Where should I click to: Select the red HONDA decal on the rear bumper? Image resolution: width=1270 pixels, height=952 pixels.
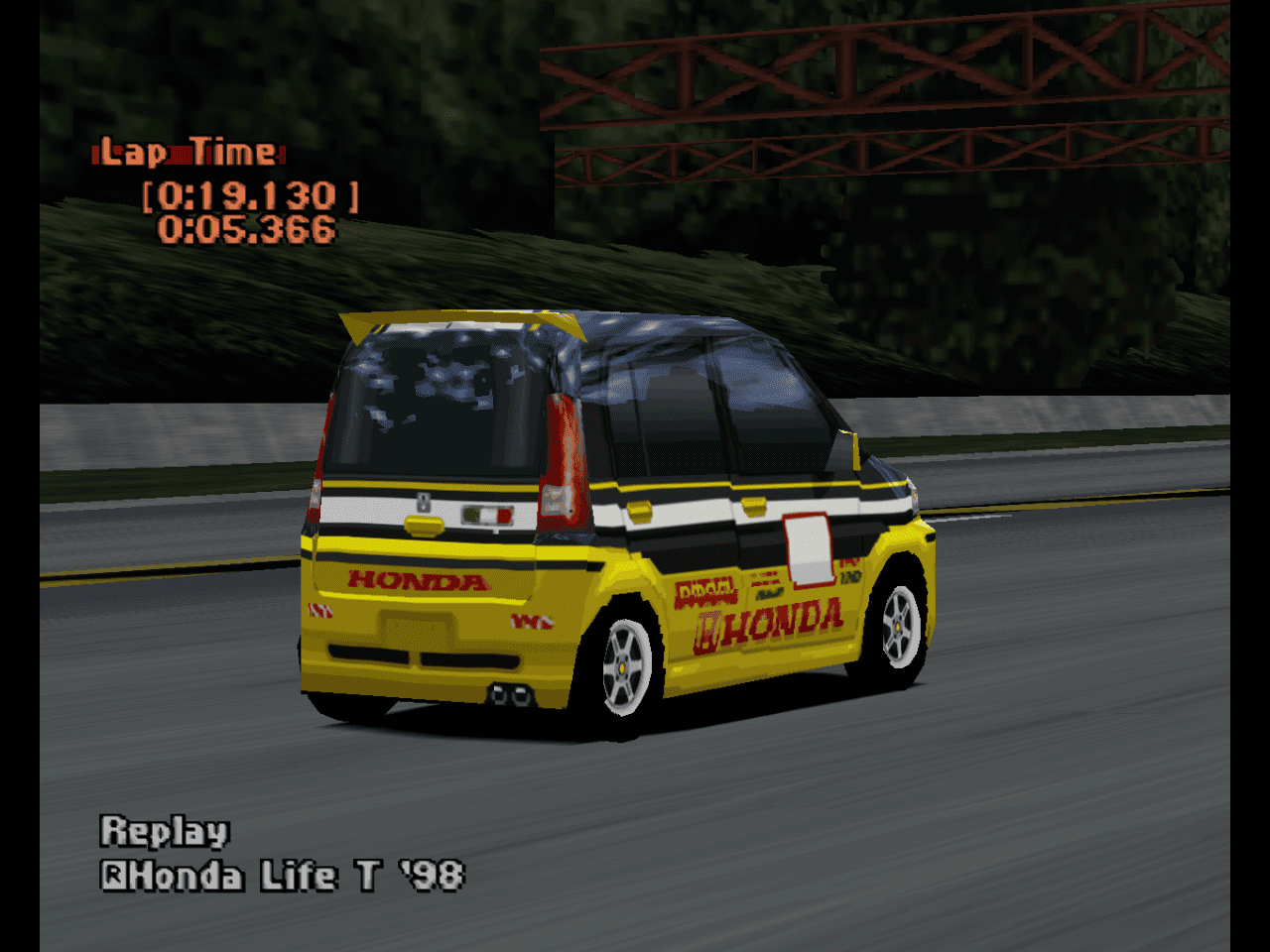416,579
